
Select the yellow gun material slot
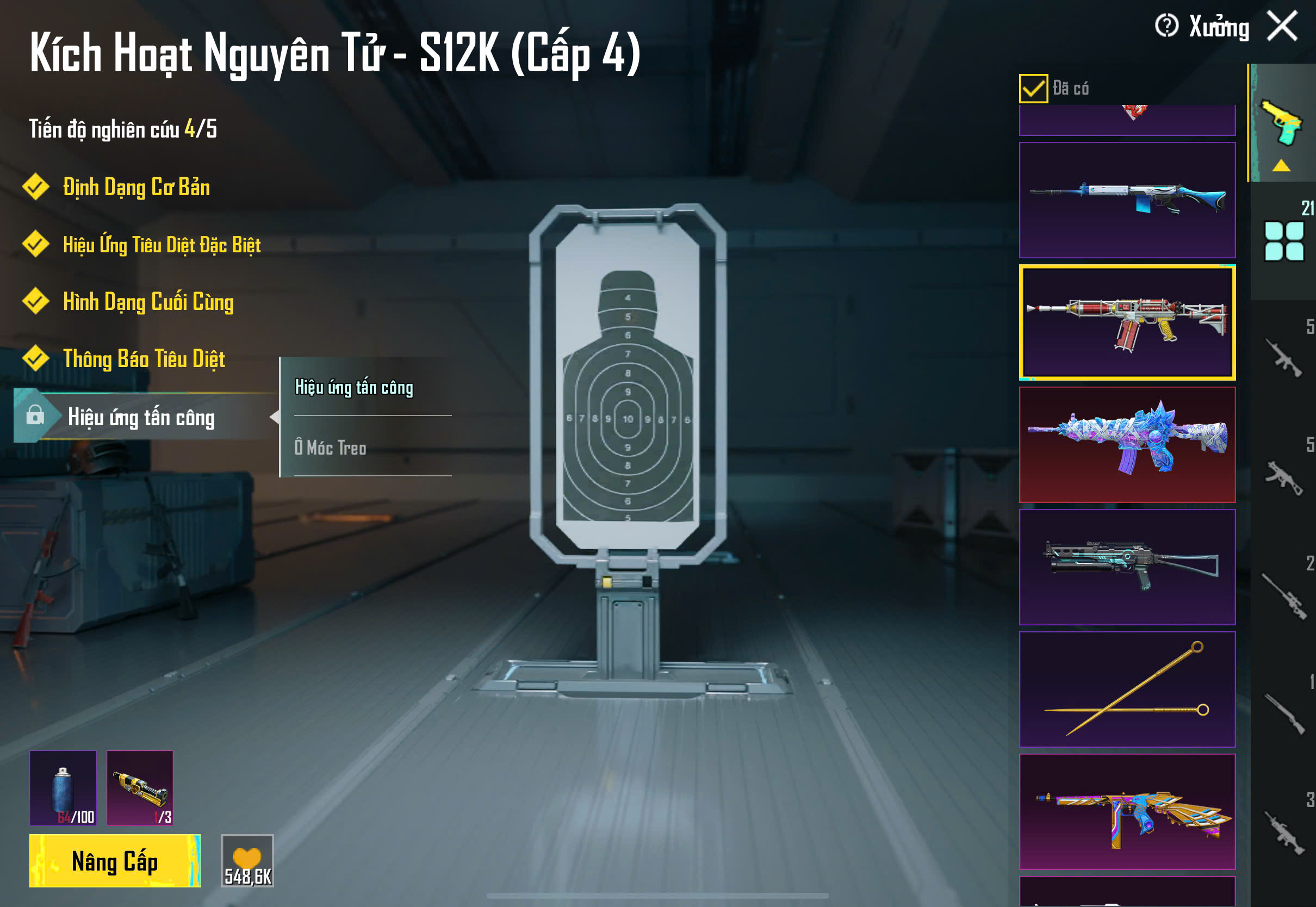tap(140, 788)
